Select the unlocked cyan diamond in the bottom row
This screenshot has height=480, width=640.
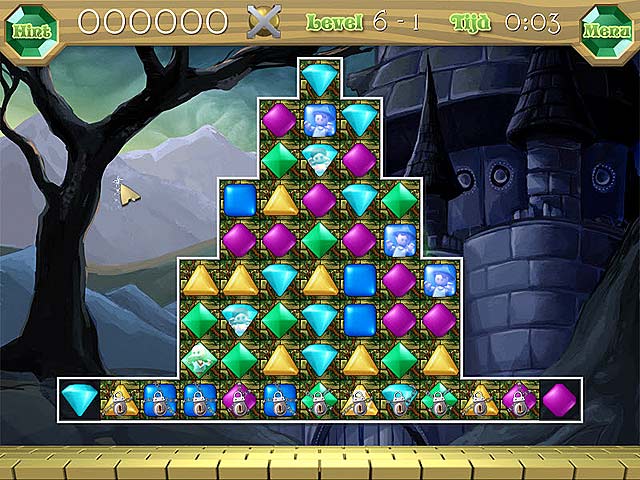79,398
